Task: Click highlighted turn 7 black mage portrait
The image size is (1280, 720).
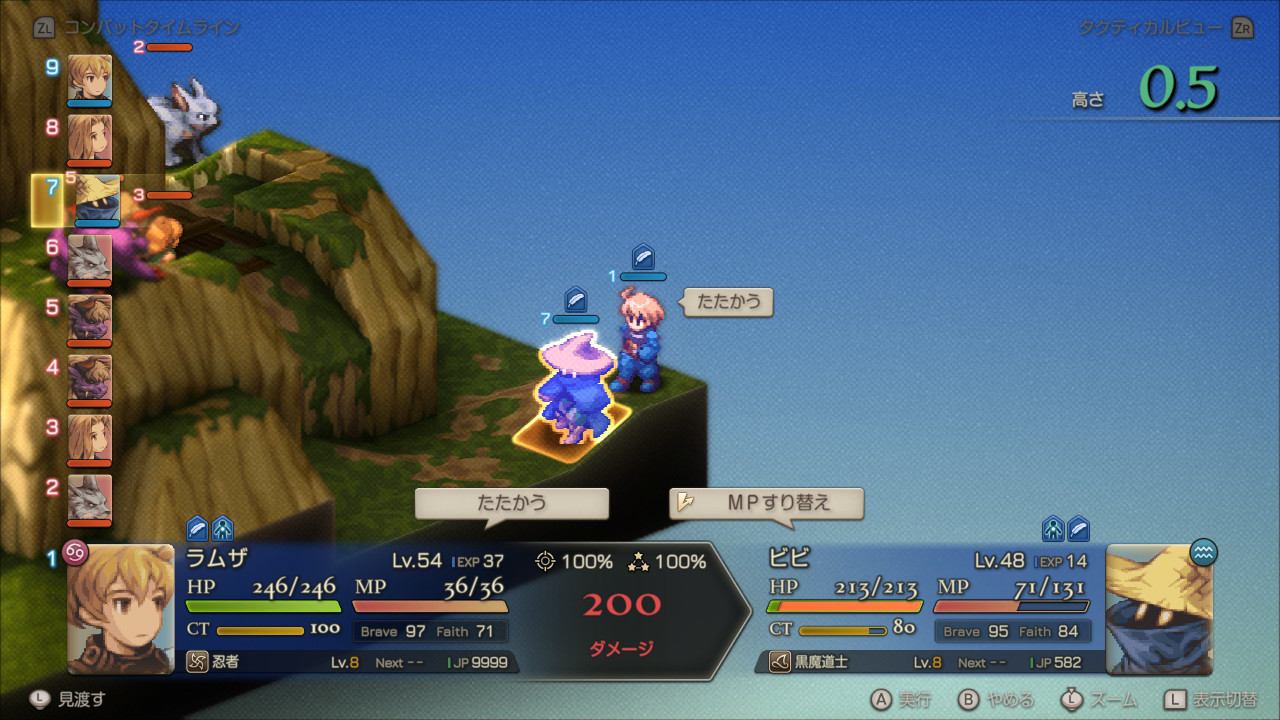Action: coord(98,198)
